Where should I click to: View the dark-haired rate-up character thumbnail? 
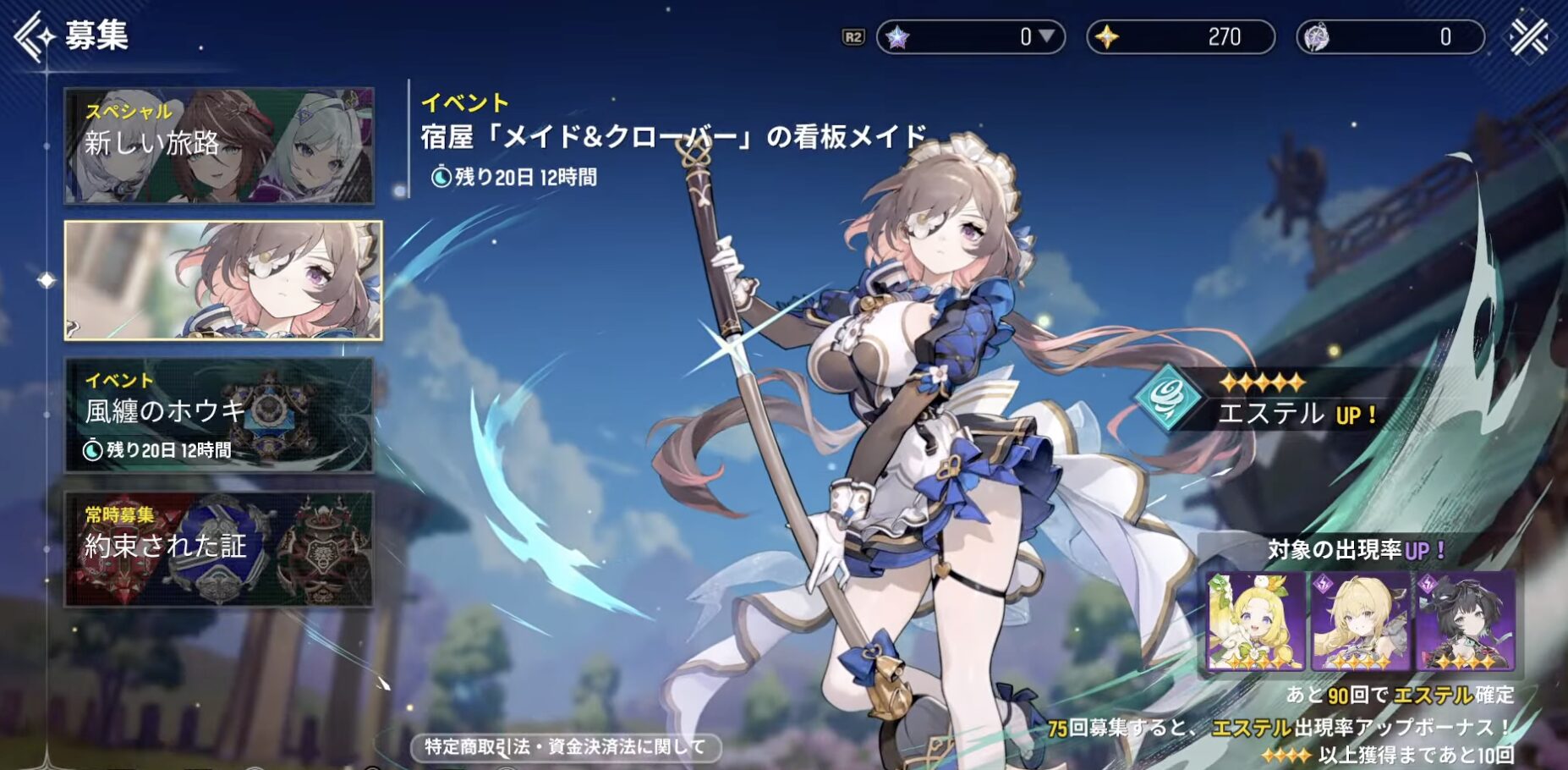1465,622
